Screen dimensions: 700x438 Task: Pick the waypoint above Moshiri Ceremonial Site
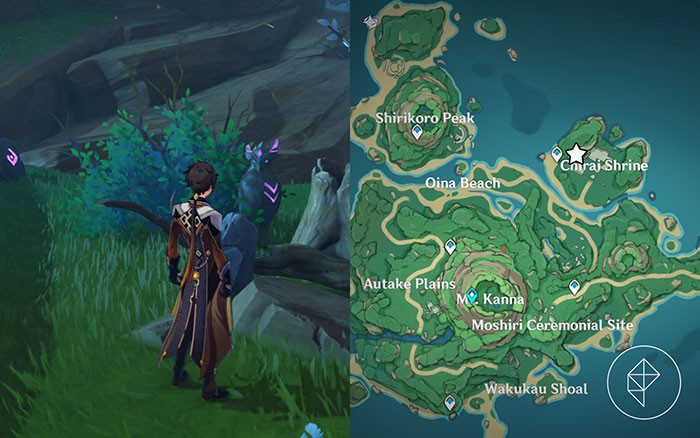click(x=574, y=287)
